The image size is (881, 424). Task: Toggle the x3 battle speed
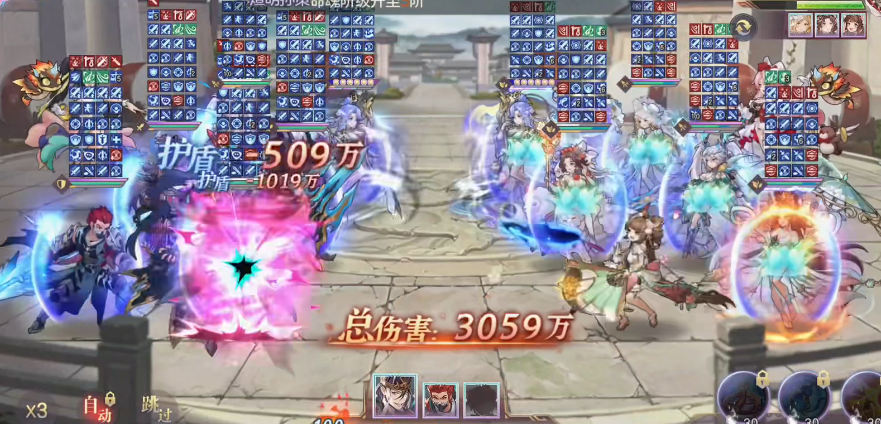37,409
